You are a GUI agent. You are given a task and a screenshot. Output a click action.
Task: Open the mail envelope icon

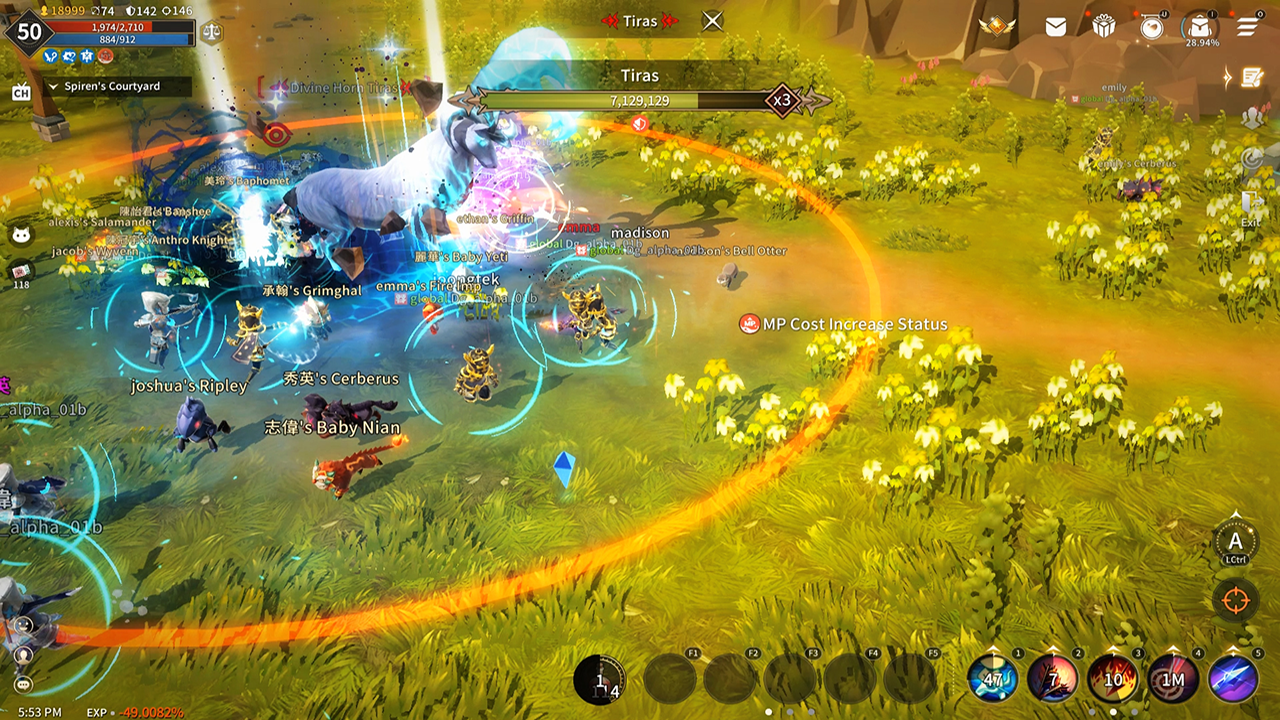point(1056,27)
